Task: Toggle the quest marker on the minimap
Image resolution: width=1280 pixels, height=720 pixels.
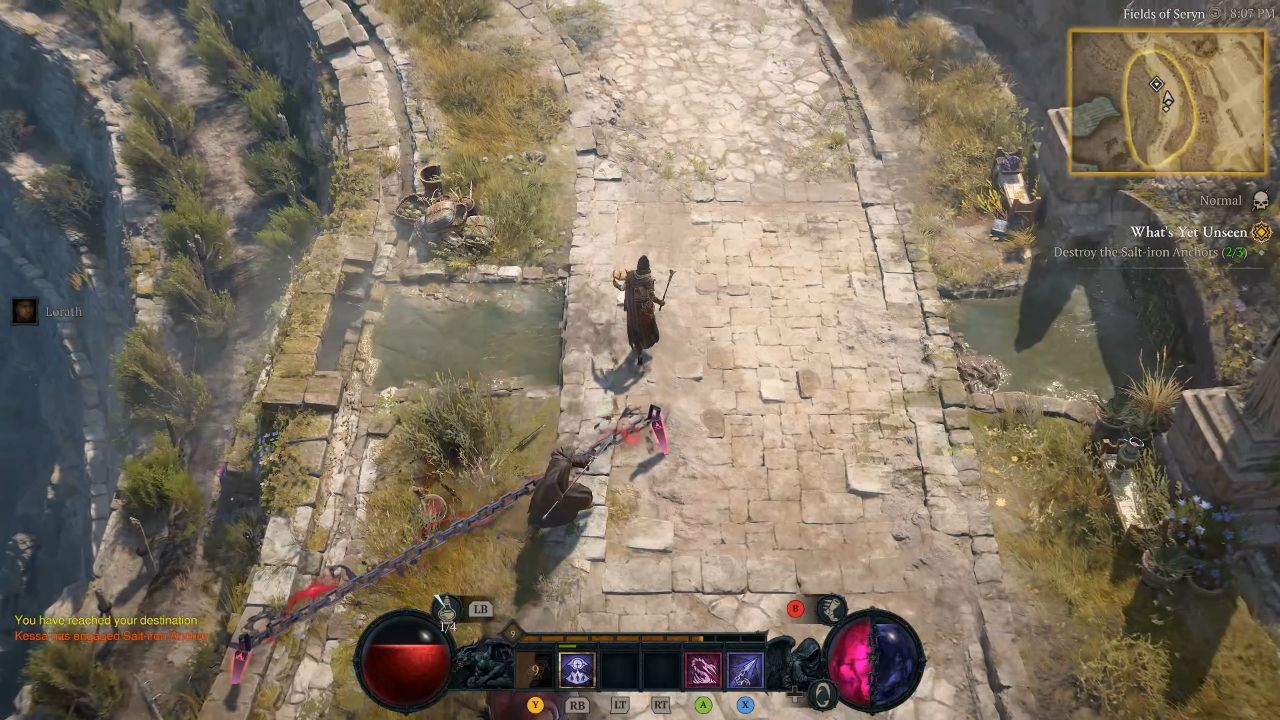Action: (x=1156, y=84)
